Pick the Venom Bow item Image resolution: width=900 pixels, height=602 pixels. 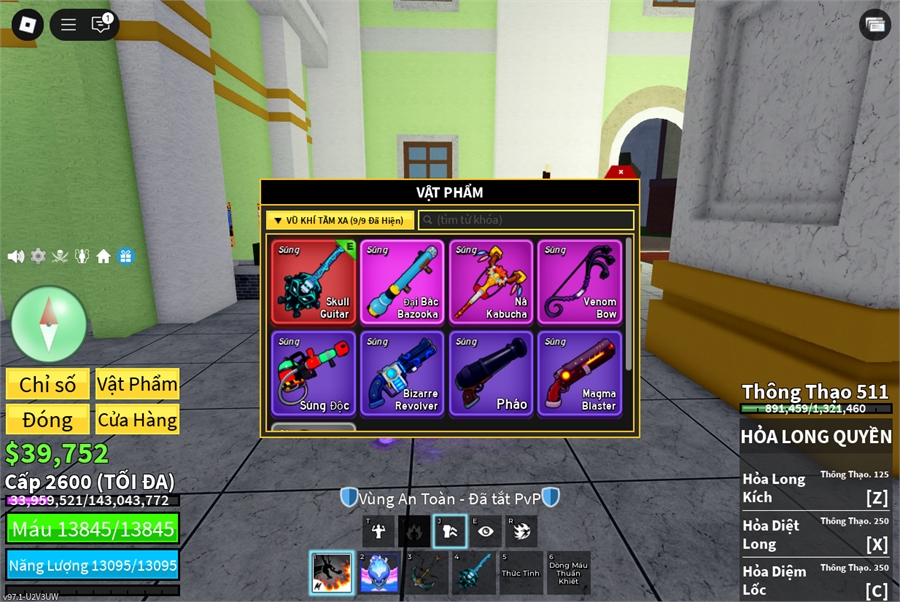(x=579, y=282)
